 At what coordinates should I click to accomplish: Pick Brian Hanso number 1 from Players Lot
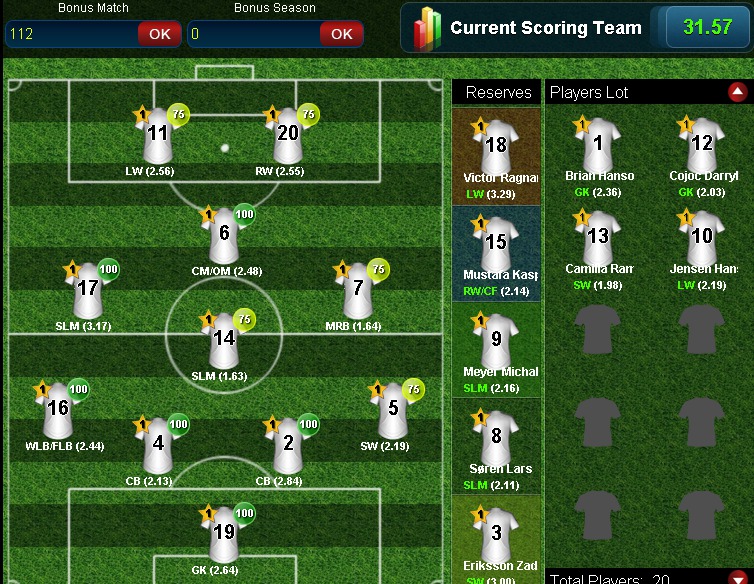click(x=598, y=145)
